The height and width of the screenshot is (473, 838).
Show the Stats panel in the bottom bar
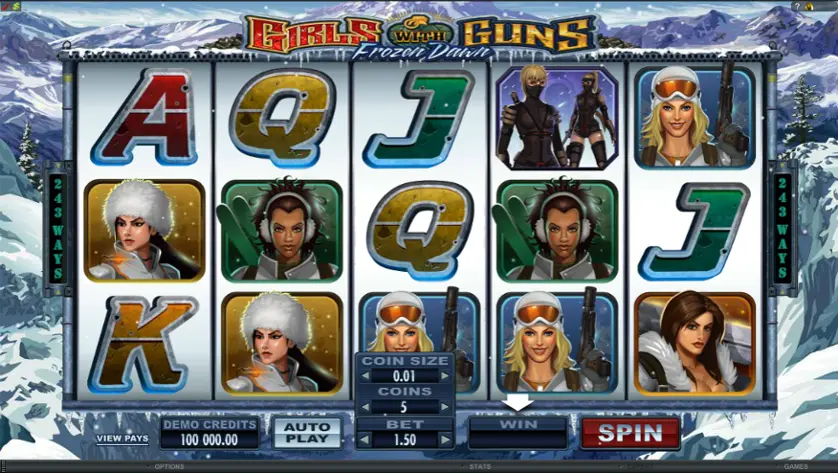coord(482,466)
